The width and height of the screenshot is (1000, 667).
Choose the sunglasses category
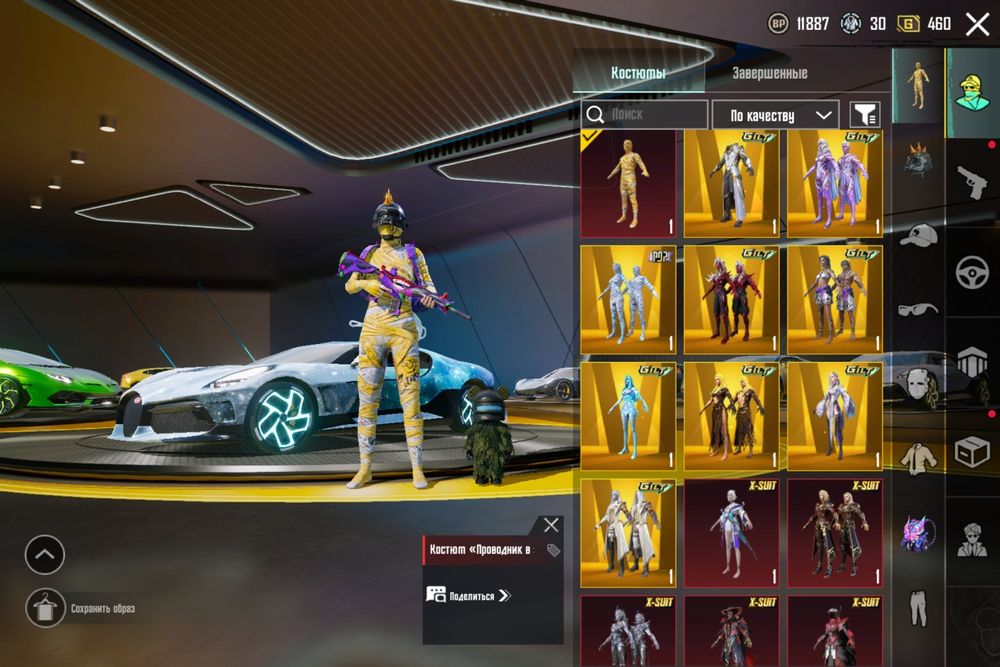click(x=917, y=309)
